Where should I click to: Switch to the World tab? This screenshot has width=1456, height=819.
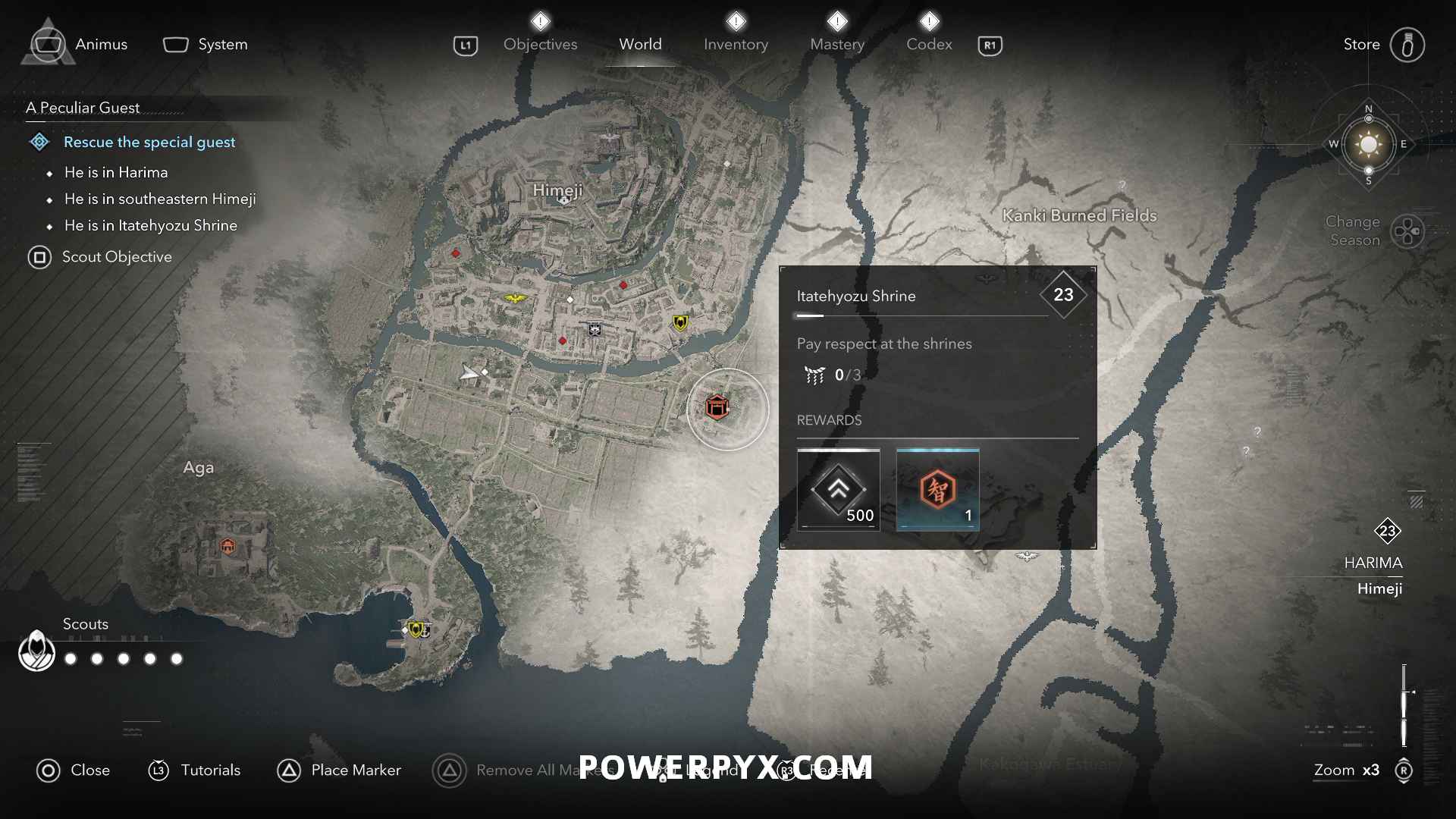640,45
